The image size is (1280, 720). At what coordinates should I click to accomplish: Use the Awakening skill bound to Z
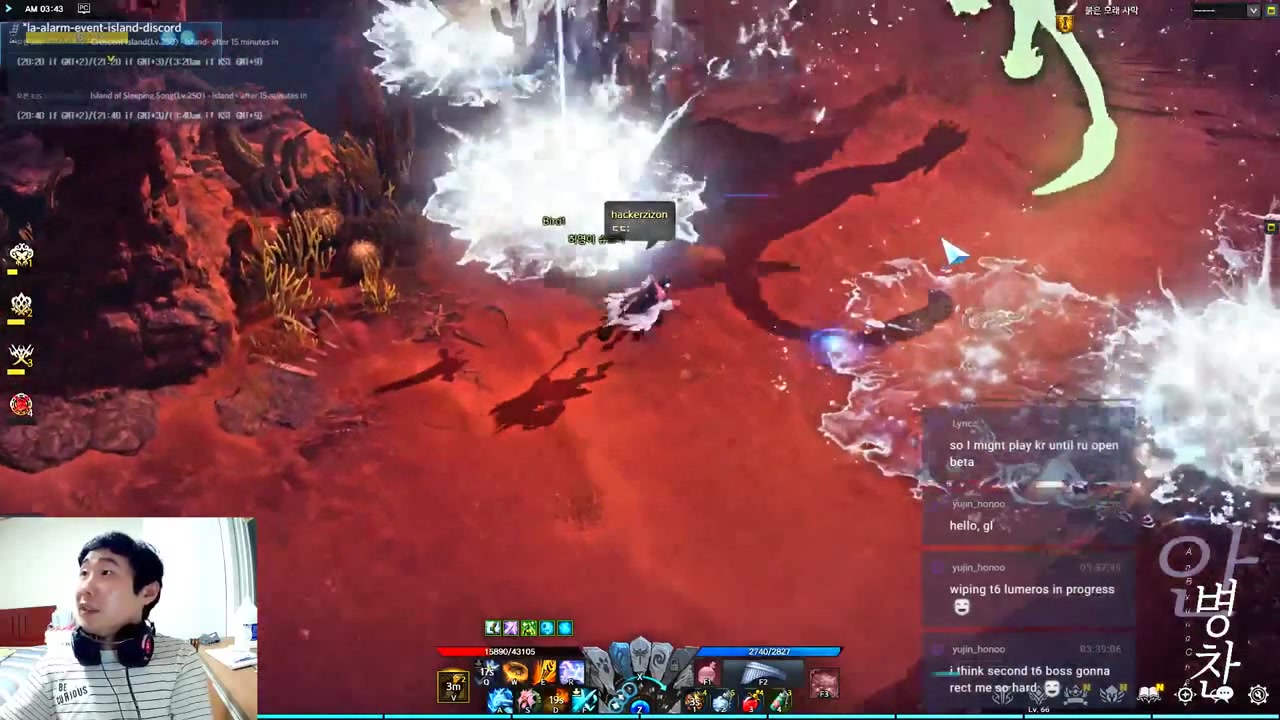(x=639, y=706)
